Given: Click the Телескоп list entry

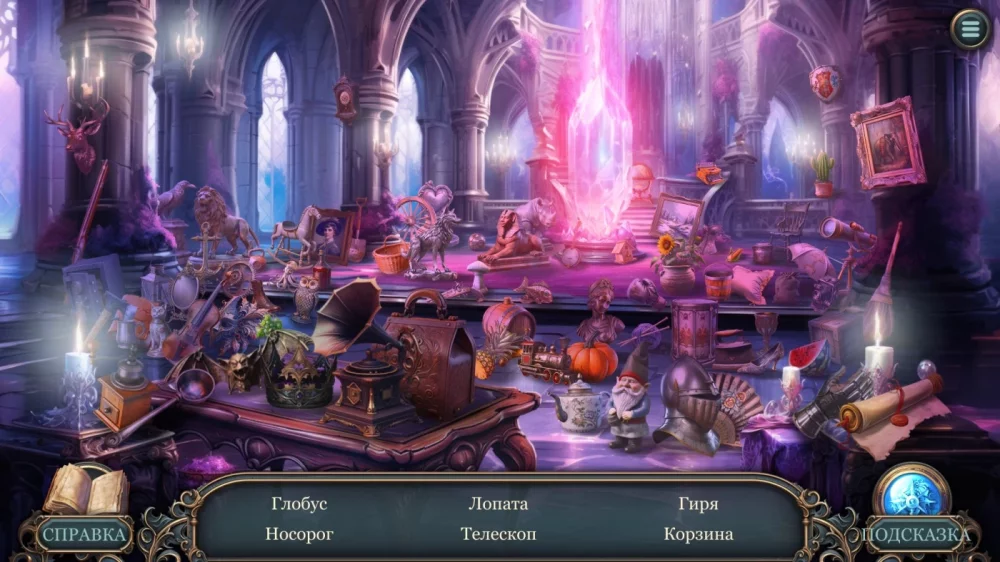Looking at the screenshot, I should [498, 534].
